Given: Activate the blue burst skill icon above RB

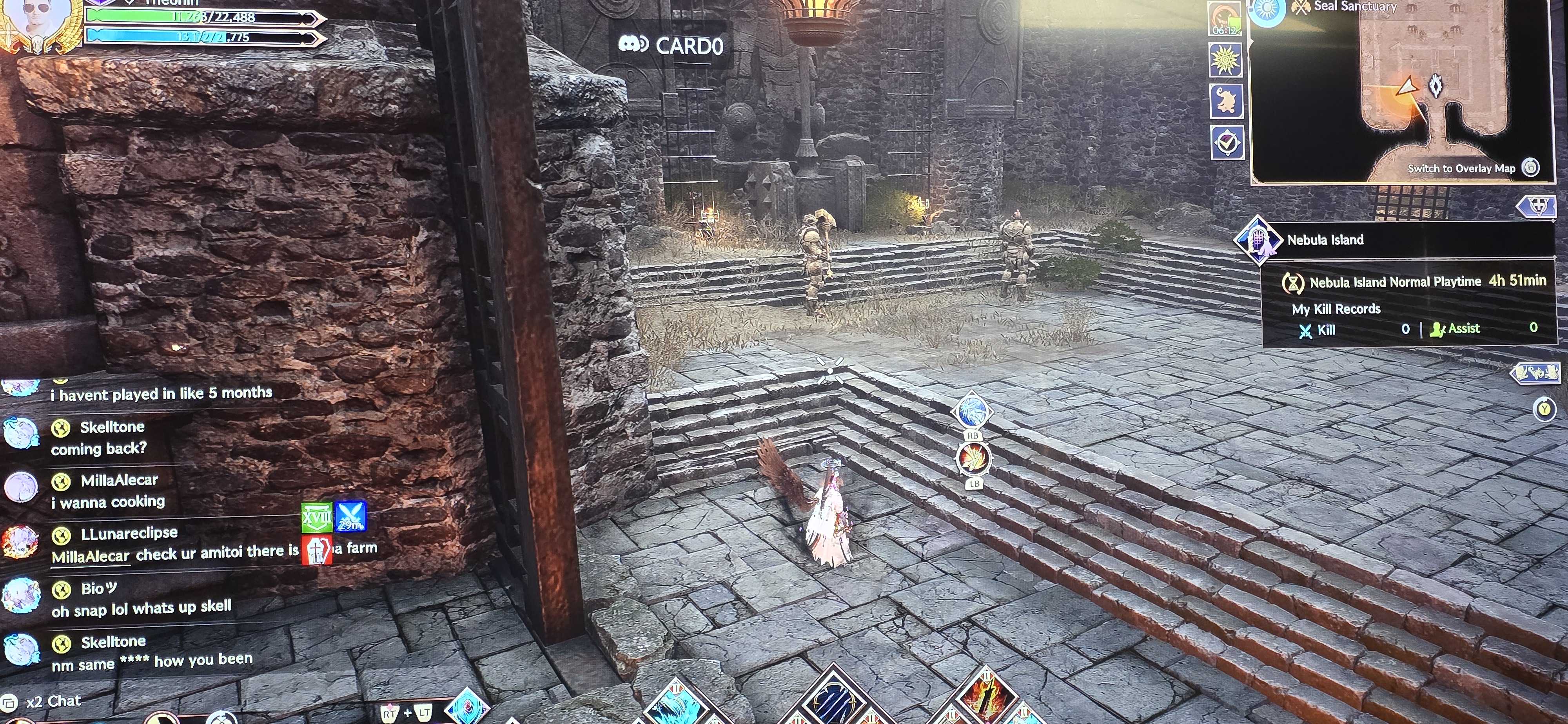Looking at the screenshot, I should pyautogui.click(x=972, y=411).
